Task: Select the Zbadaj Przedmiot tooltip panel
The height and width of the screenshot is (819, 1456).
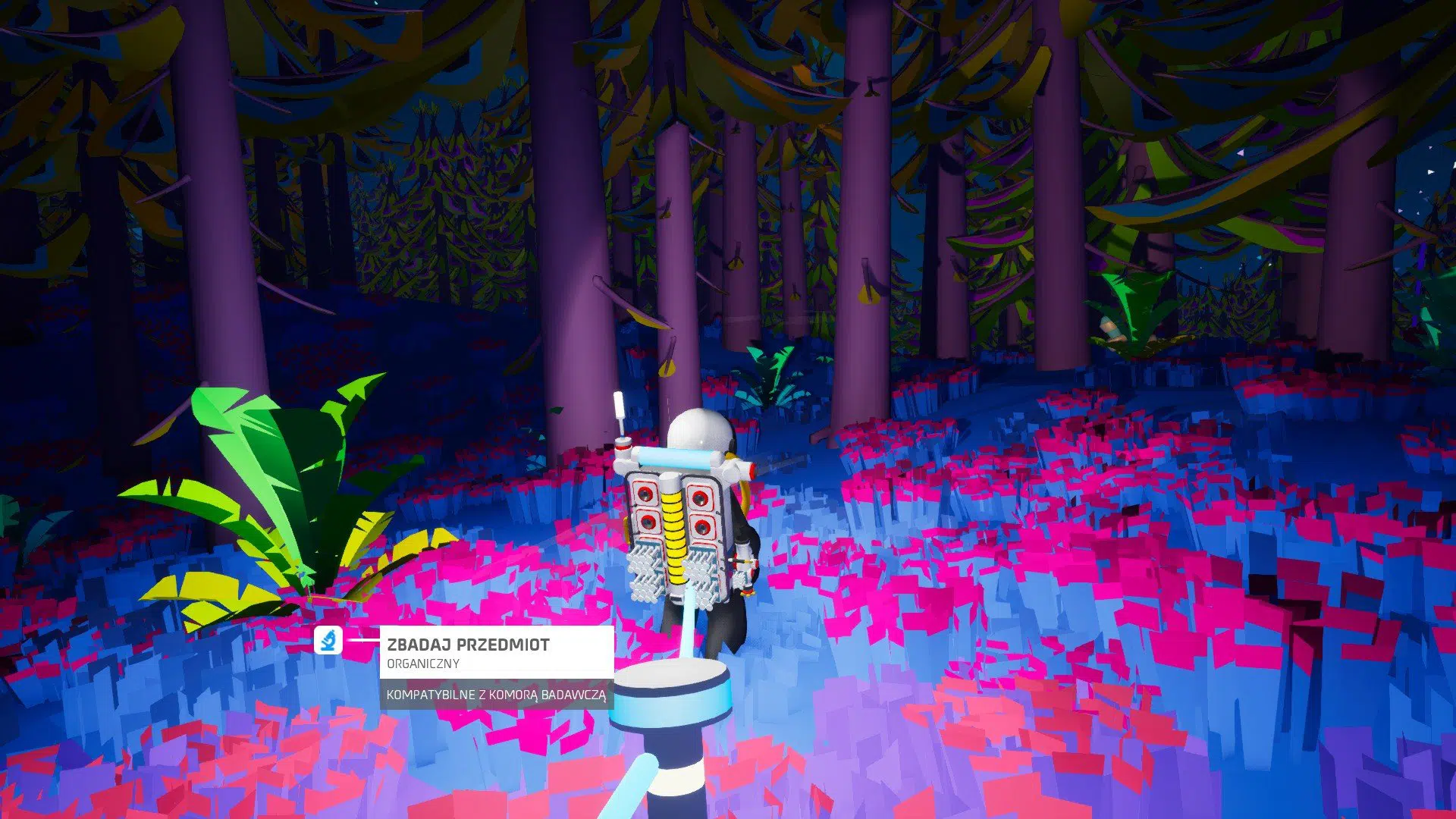Action: click(x=496, y=652)
